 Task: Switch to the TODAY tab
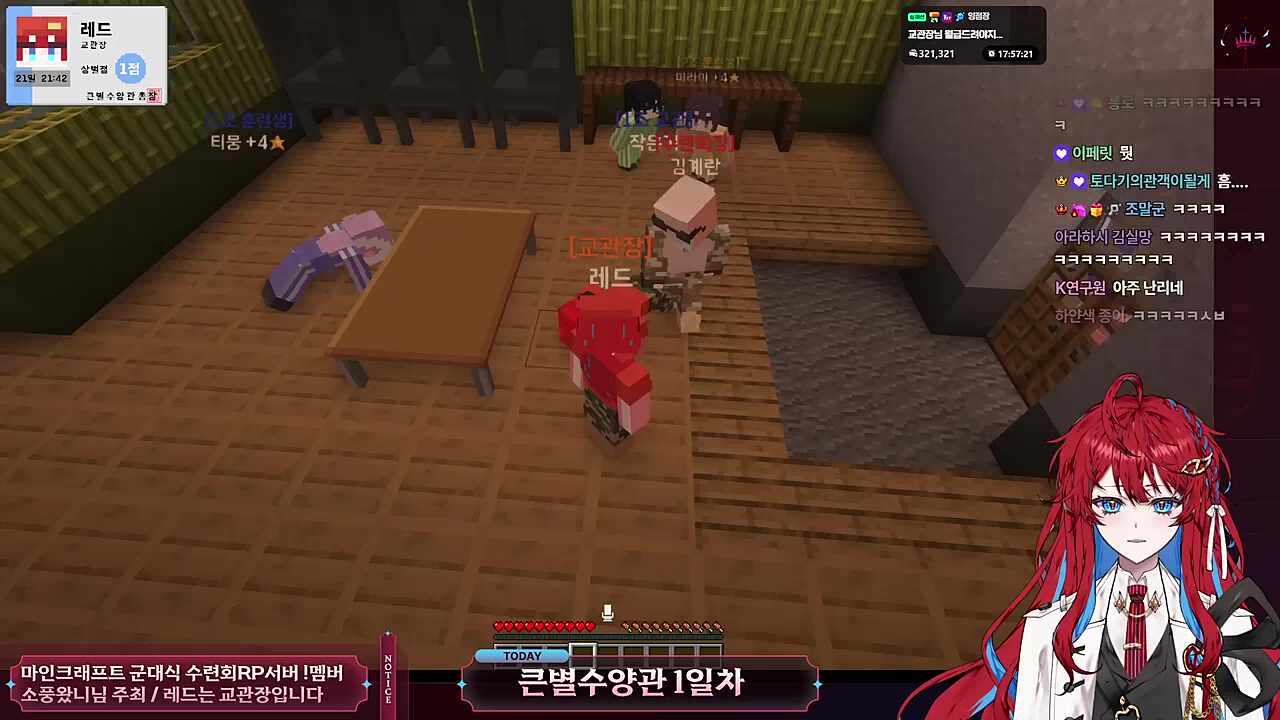pyautogui.click(x=521, y=655)
